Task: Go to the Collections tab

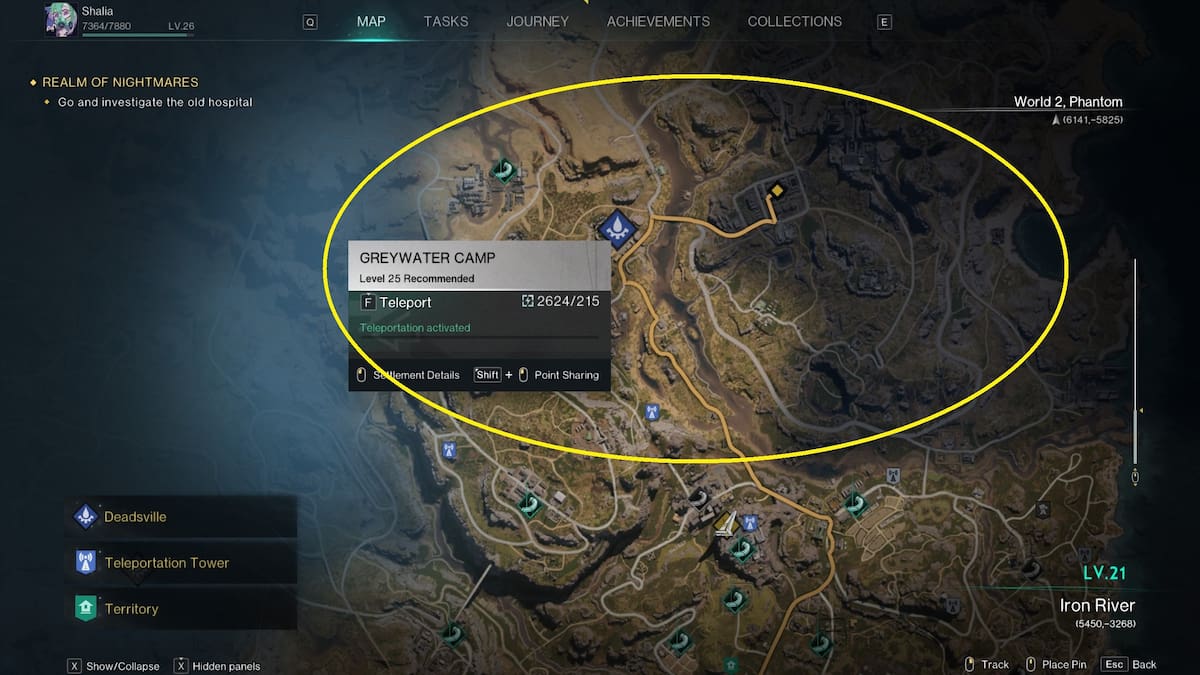Action: coord(795,21)
